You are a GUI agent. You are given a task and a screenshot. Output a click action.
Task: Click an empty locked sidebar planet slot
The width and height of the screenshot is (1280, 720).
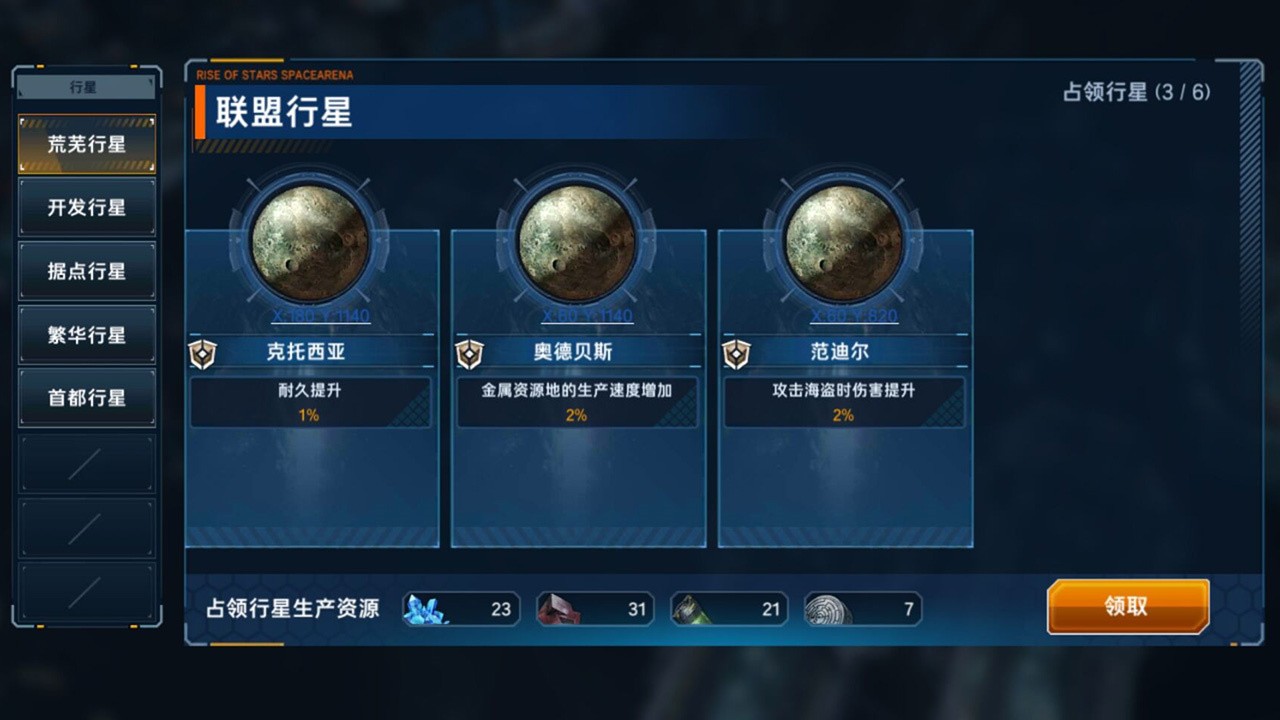[x=86, y=463]
